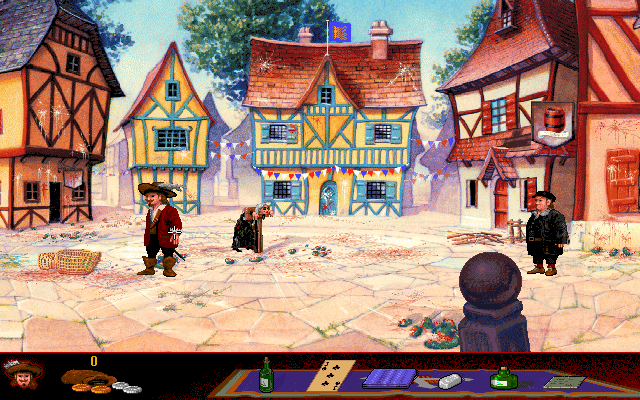Select the green ink pot item
Screen dimensions: 640x400
coord(501,378)
